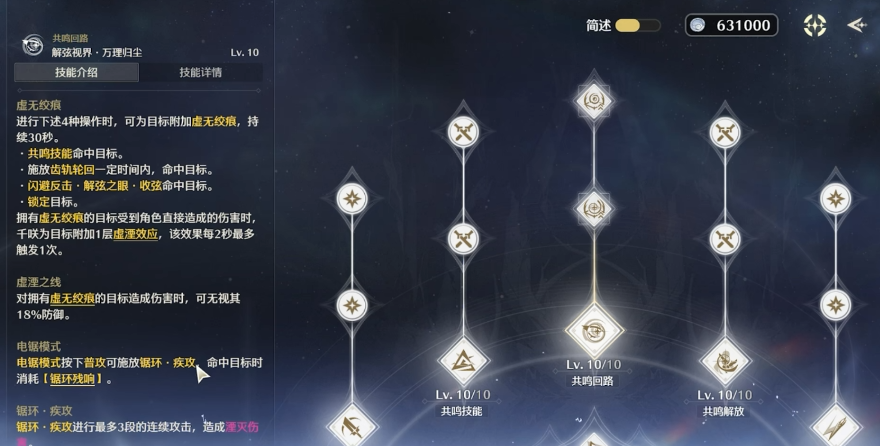The width and height of the screenshot is (880, 446).
Task: Open the underlined 虚湮效应 term link
Action: click(x=133, y=233)
